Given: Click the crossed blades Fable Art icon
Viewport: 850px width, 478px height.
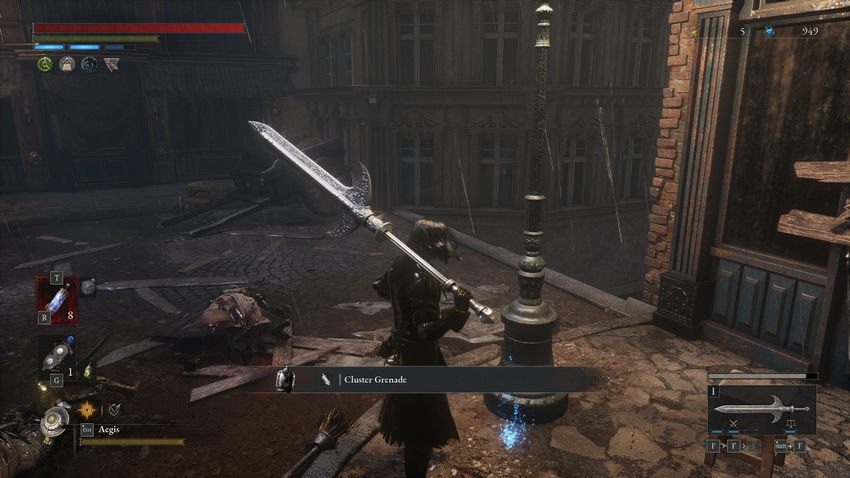Looking at the screenshot, I should pos(734,423).
